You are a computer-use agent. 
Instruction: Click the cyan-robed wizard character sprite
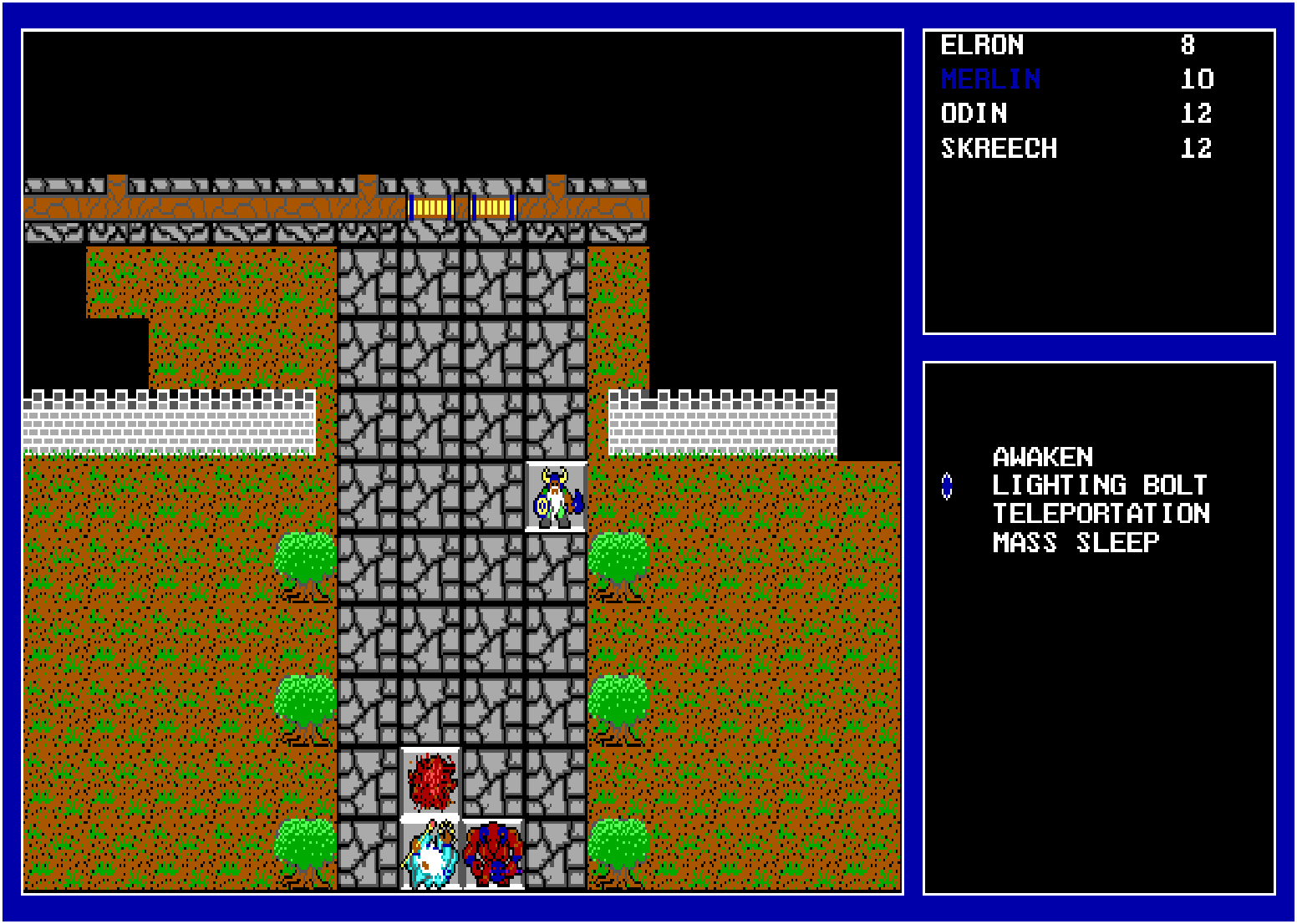point(430,852)
